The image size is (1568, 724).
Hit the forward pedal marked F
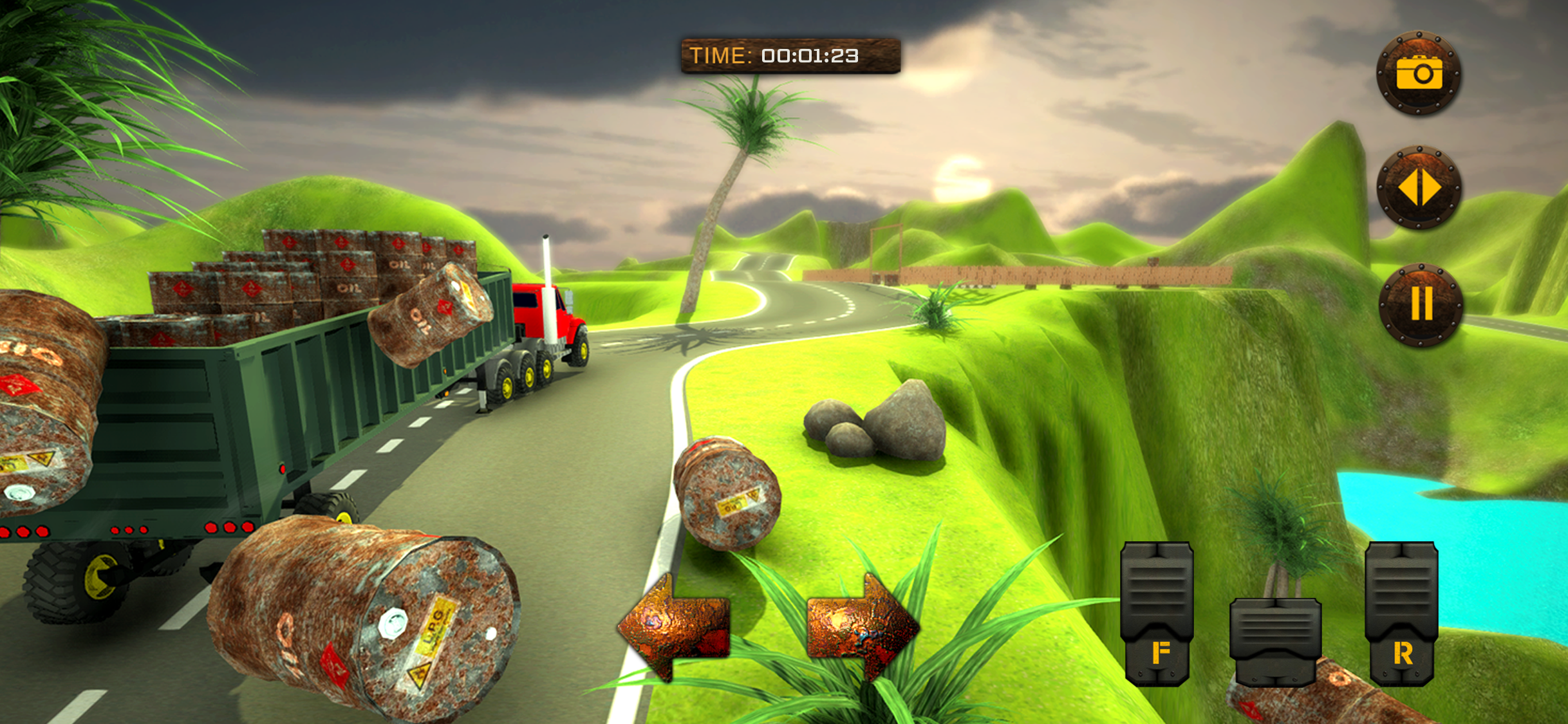tap(1157, 613)
